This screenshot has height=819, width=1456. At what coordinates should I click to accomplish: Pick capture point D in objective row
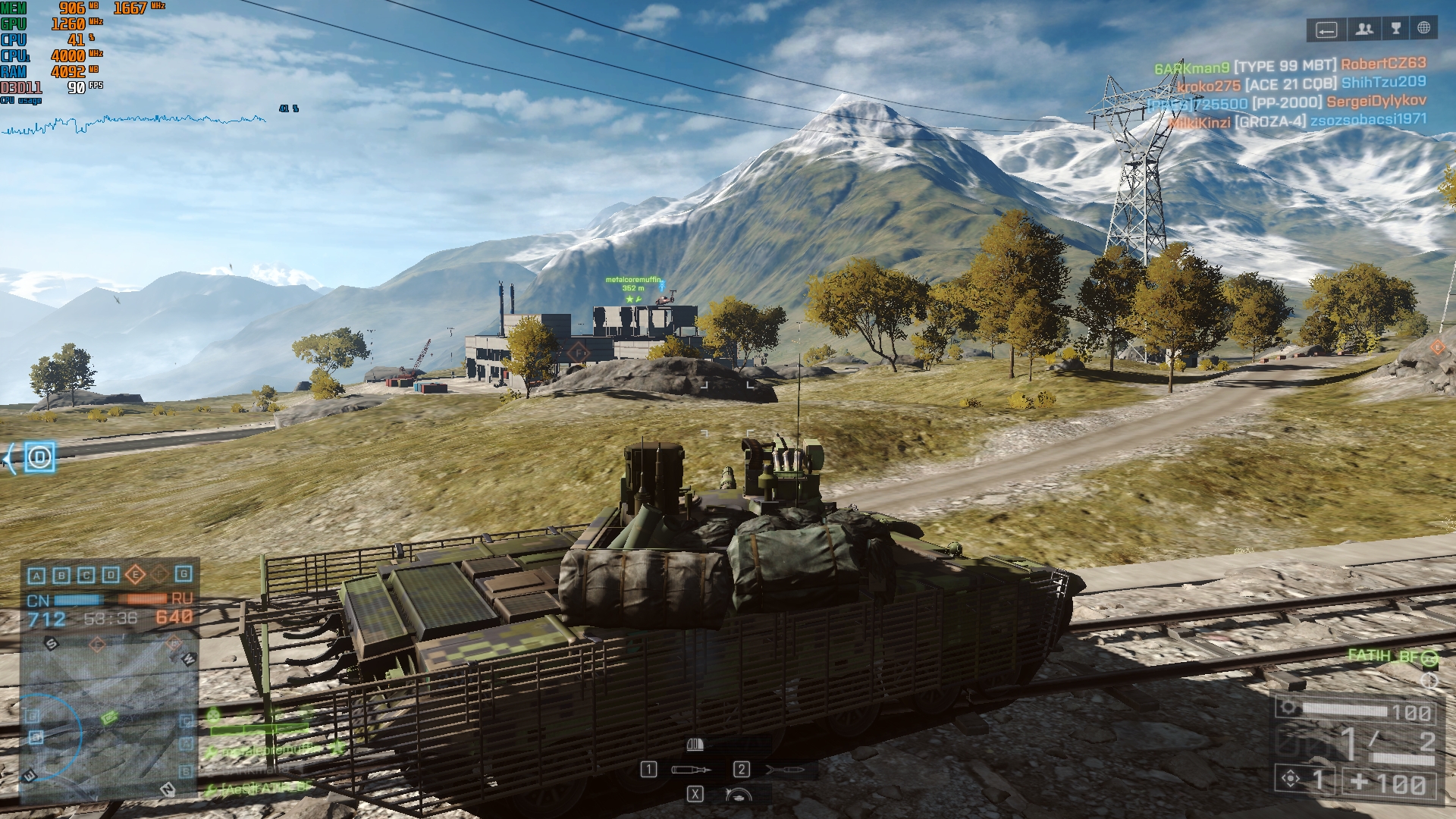pyautogui.click(x=111, y=576)
